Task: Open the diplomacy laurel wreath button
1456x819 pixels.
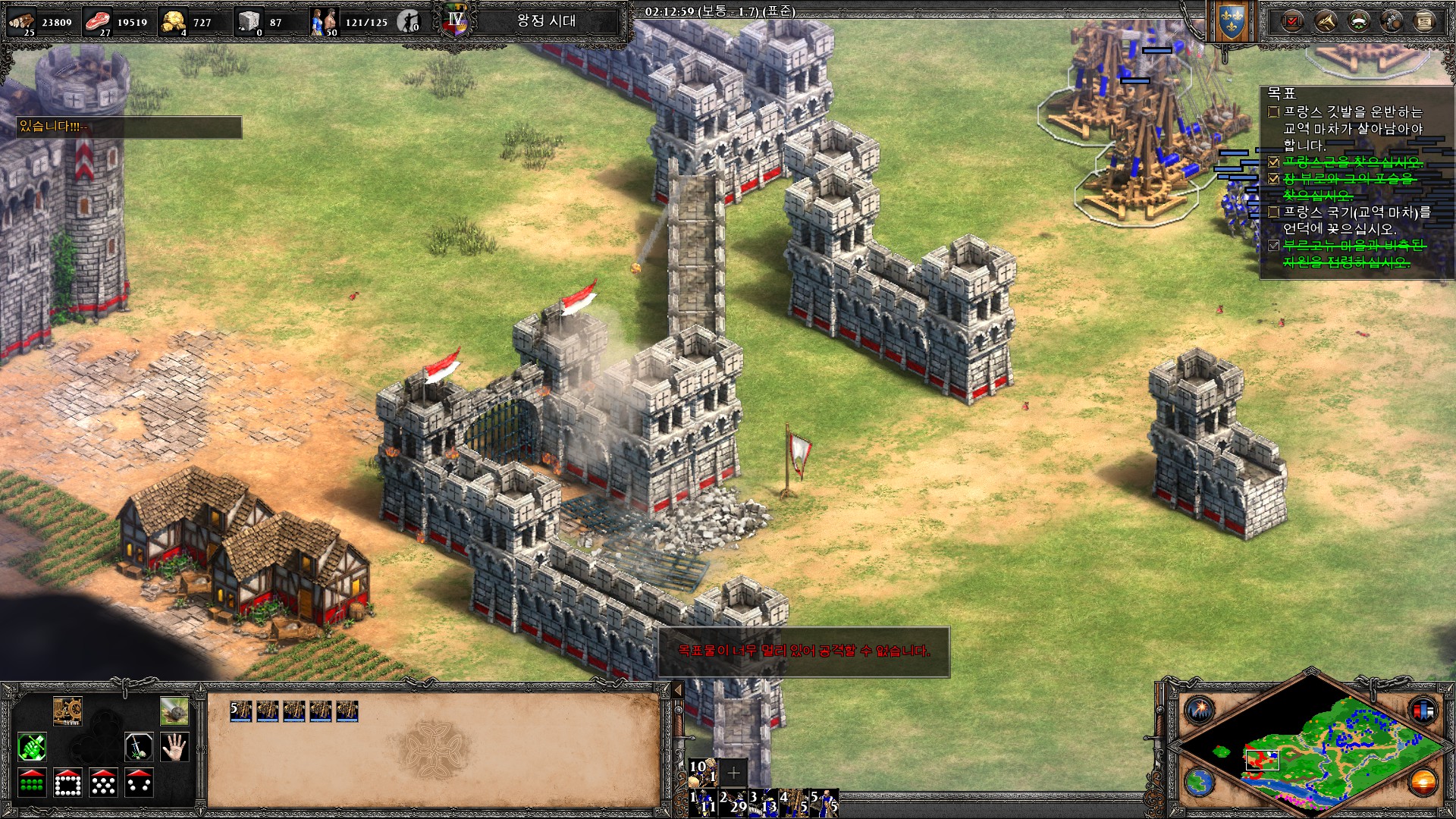Action: [x=1358, y=21]
